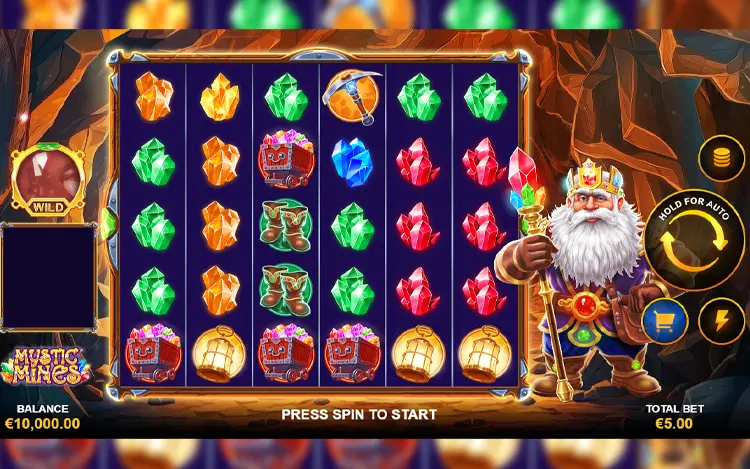Screen dimensions: 750x469
Task: Toggle the lightning bolt turbo mode
Action: pyautogui.click(x=720, y=321)
